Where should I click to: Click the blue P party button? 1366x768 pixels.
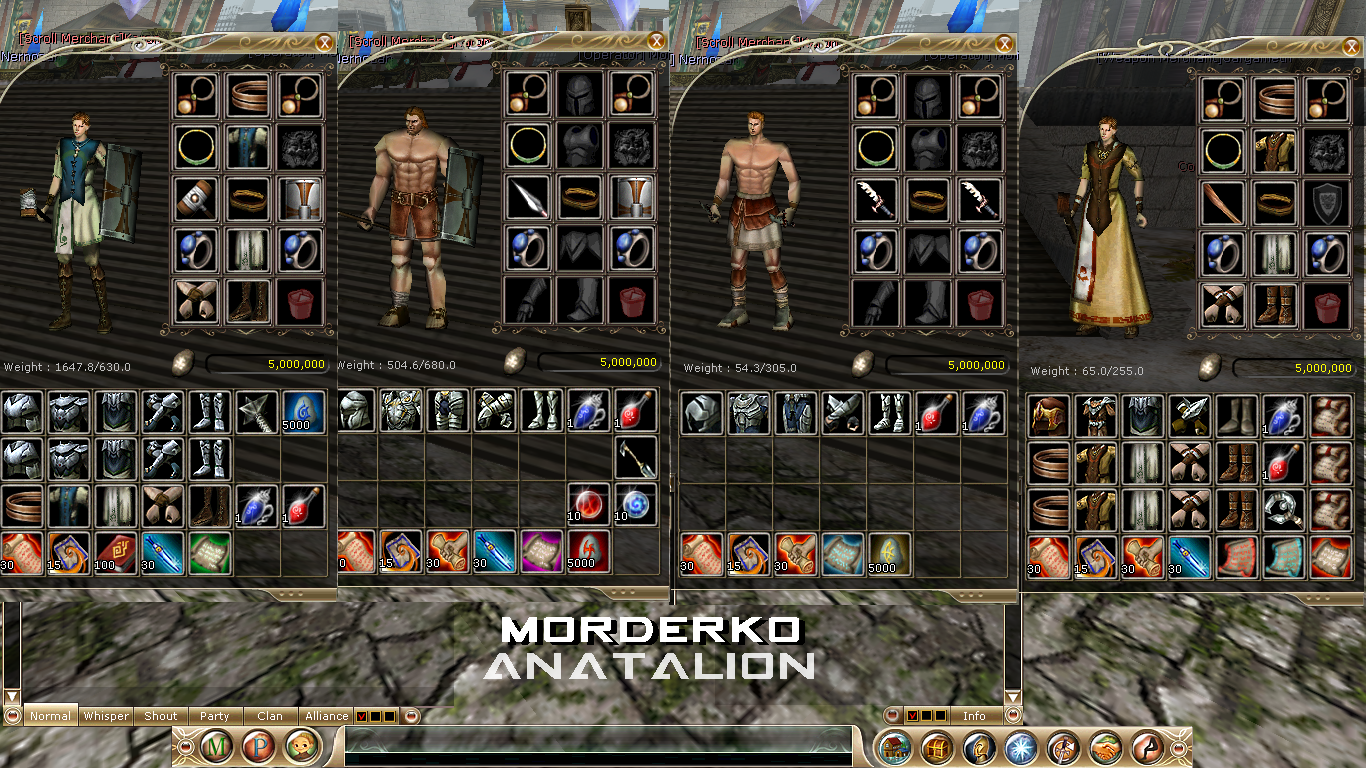point(259,745)
